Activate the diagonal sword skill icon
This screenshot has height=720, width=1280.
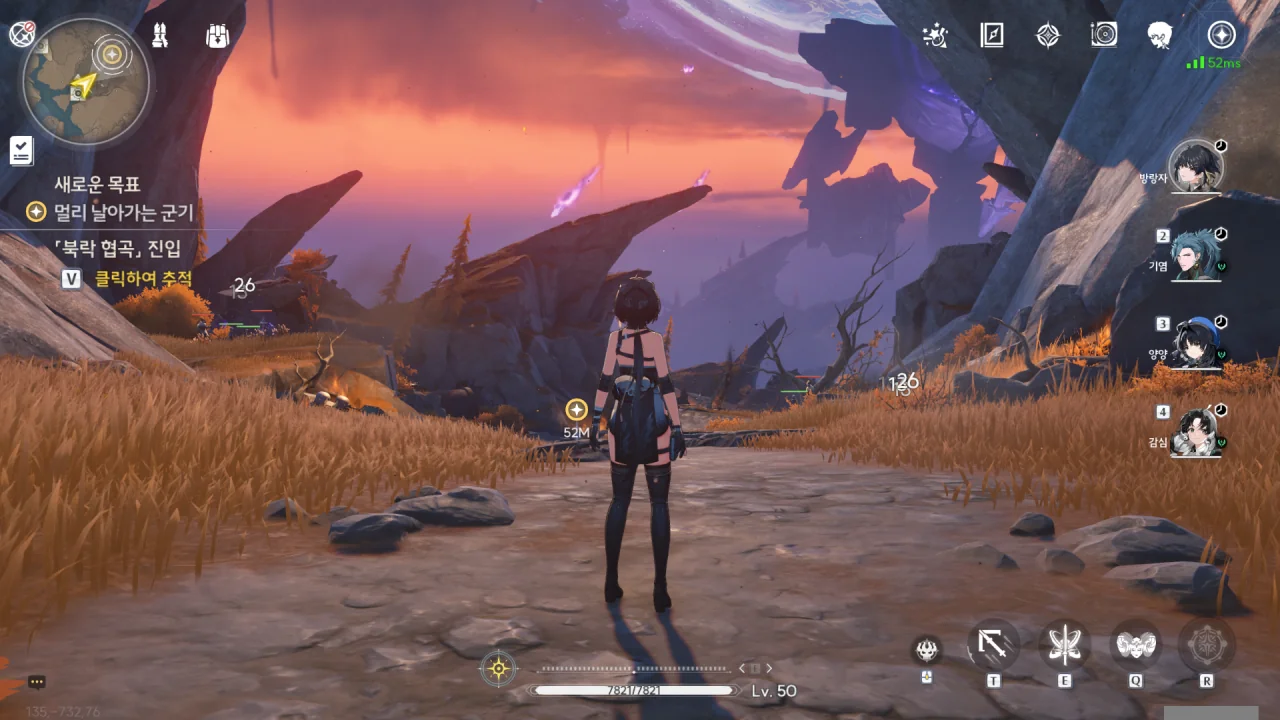point(993,645)
